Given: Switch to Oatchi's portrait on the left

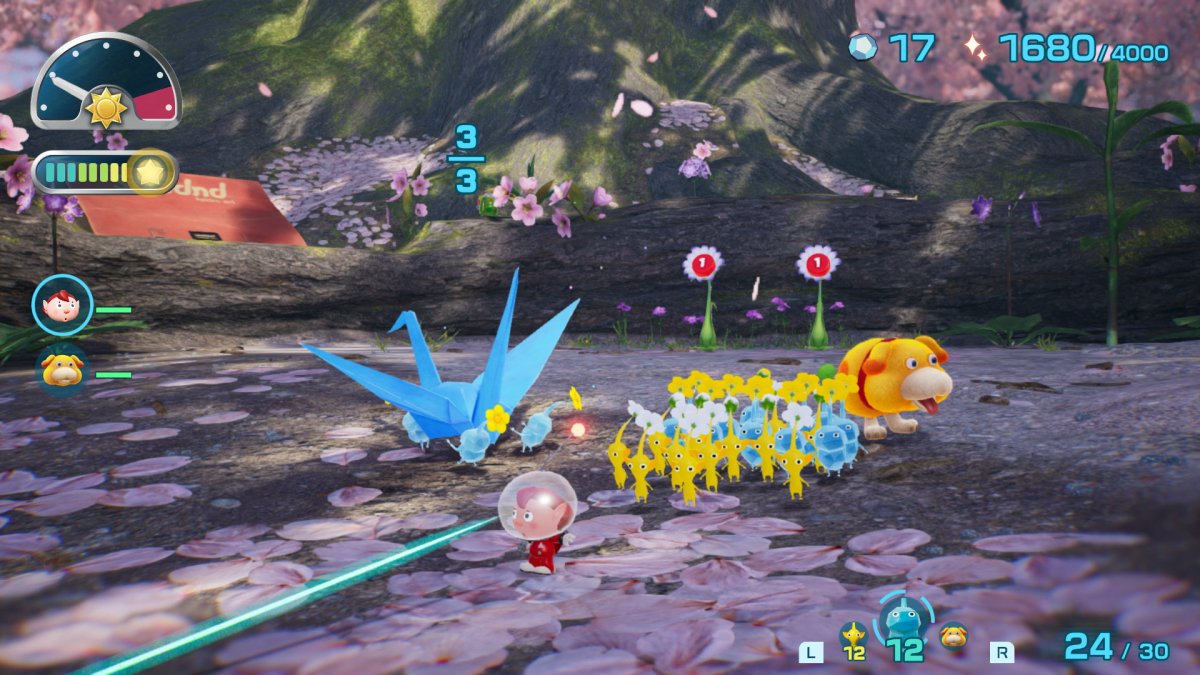Looking at the screenshot, I should click(x=62, y=370).
